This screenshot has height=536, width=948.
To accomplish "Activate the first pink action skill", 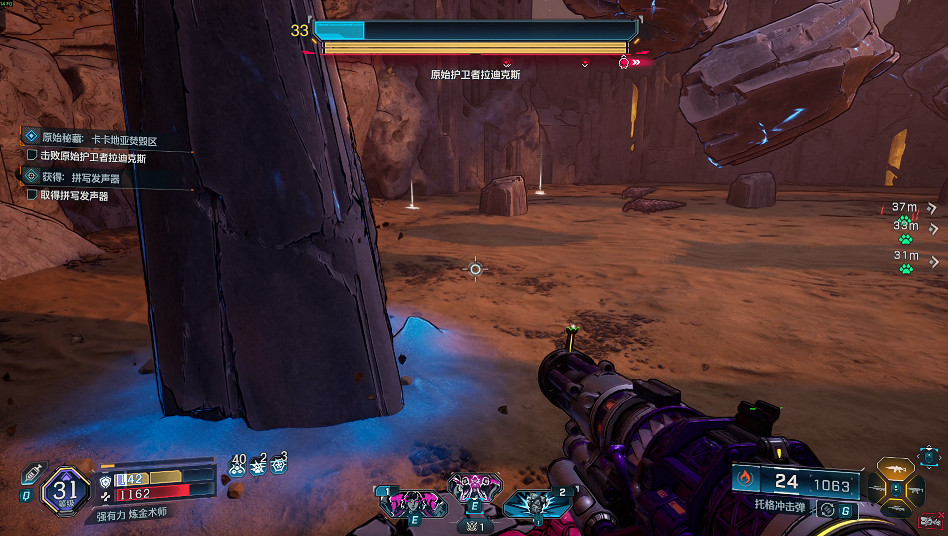I will pos(413,500).
